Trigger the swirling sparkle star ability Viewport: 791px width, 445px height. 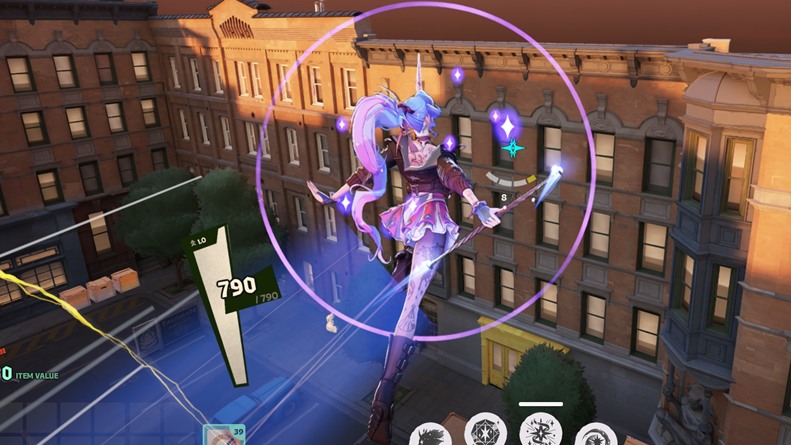point(540,432)
